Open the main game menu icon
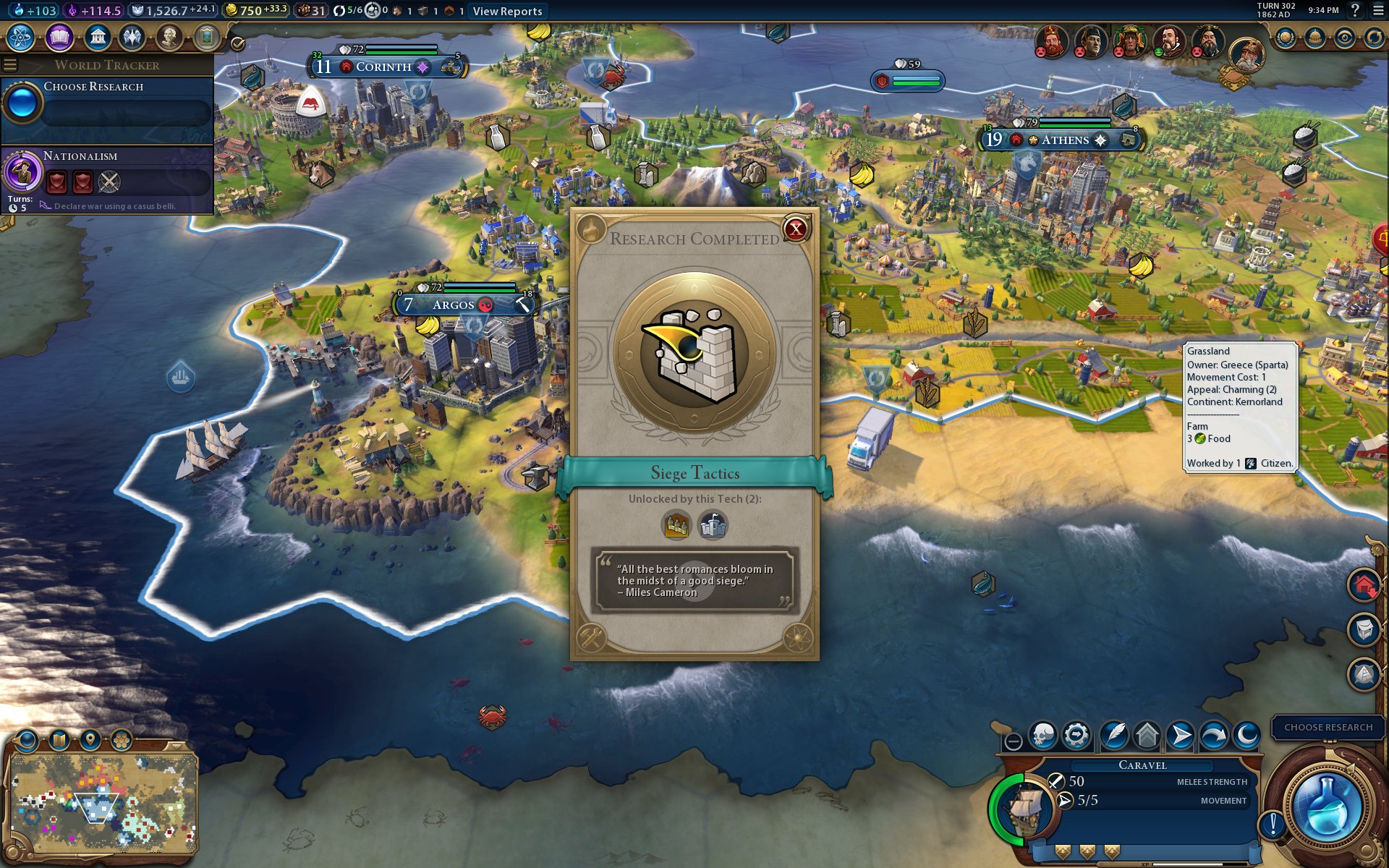Viewport: 1389px width, 868px height. click(1378, 10)
